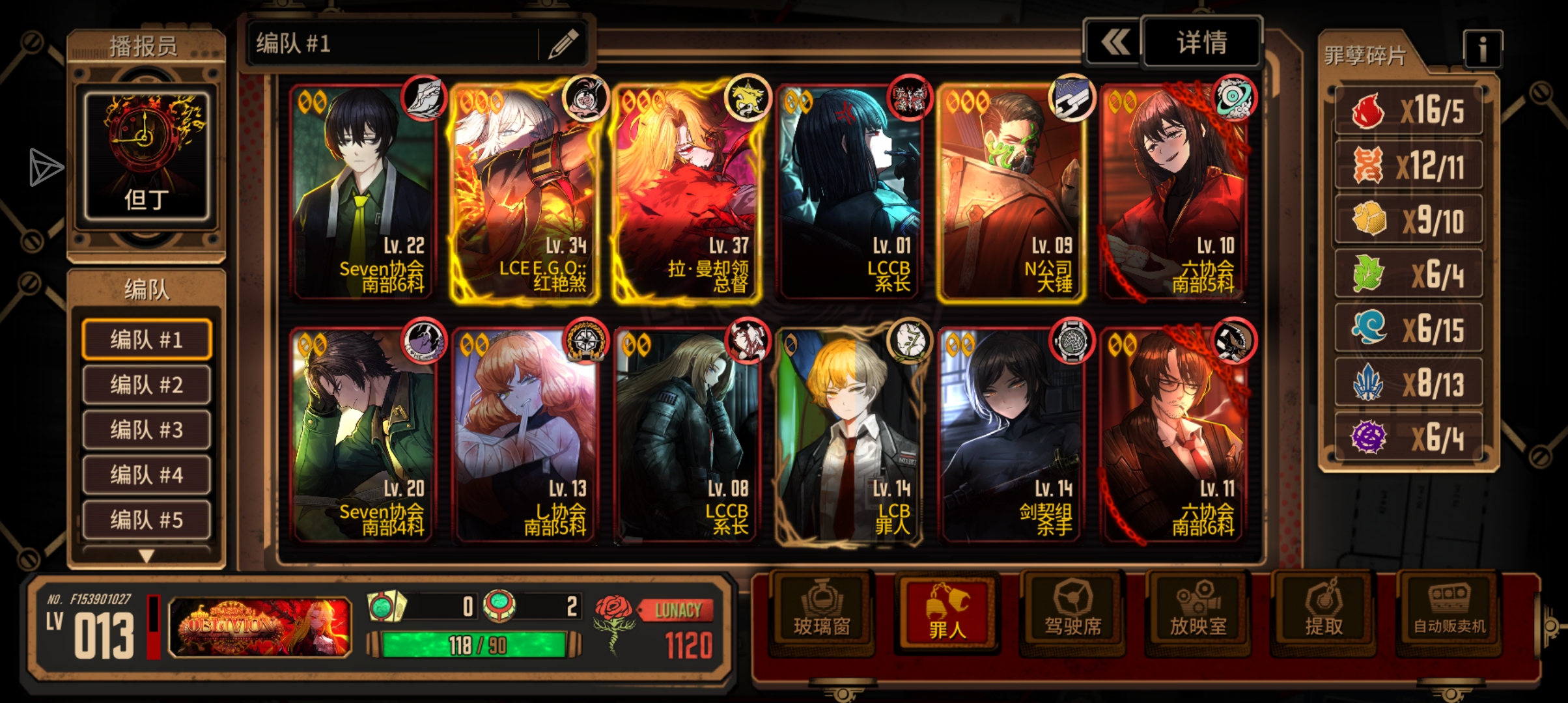Edit team name with pencil icon
Image resolution: width=1568 pixels, height=703 pixels.
point(563,44)
